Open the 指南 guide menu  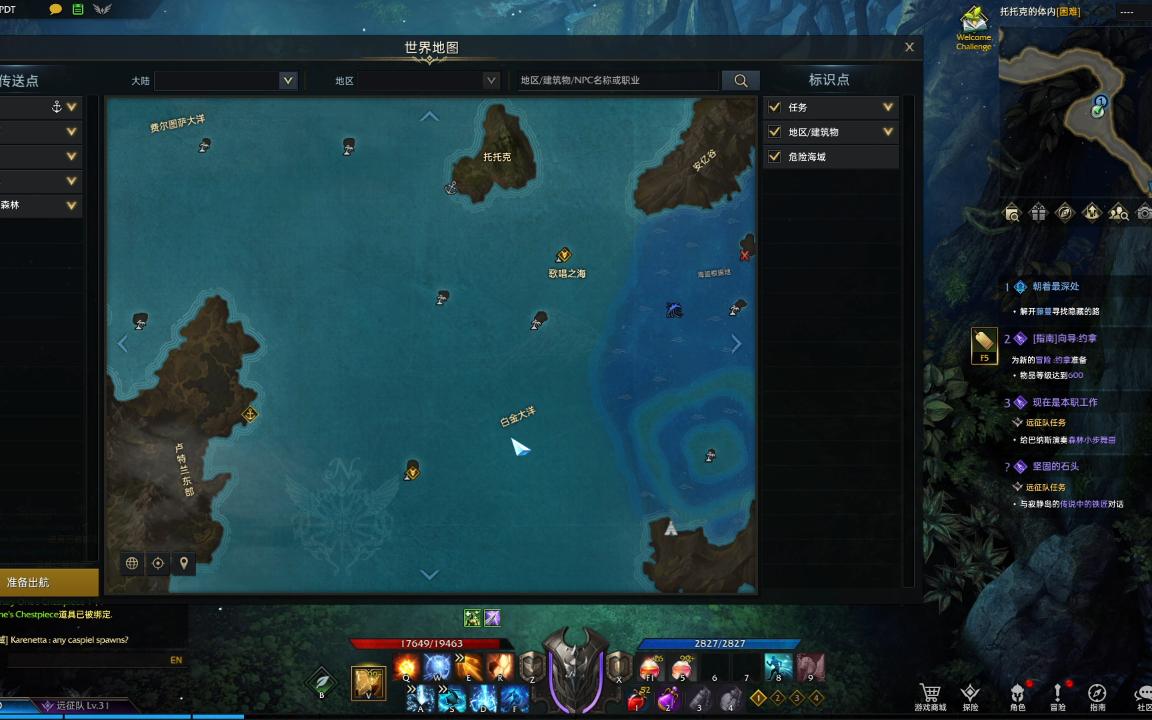click(1097, 696)
